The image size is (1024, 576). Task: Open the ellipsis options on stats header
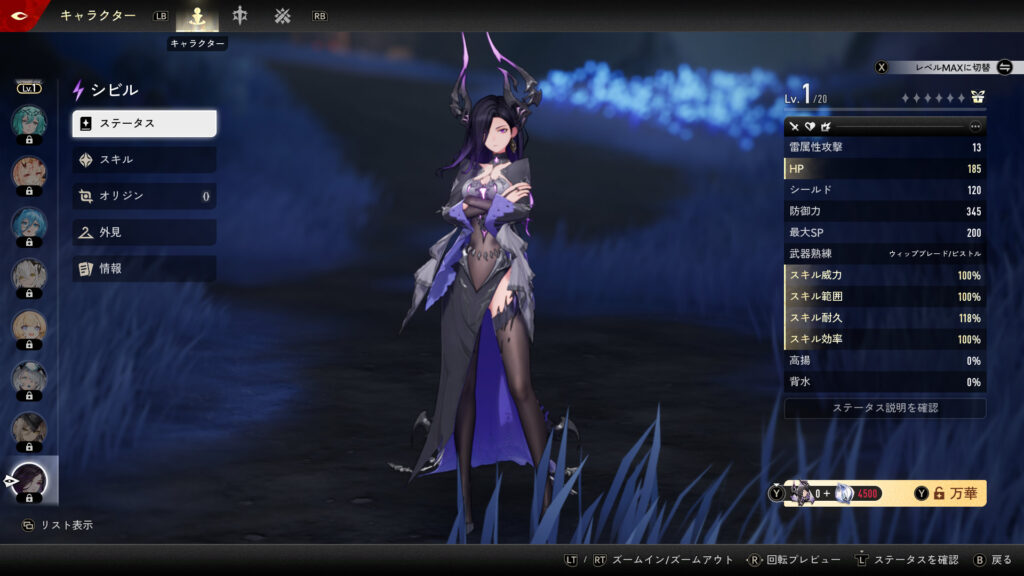975,127
